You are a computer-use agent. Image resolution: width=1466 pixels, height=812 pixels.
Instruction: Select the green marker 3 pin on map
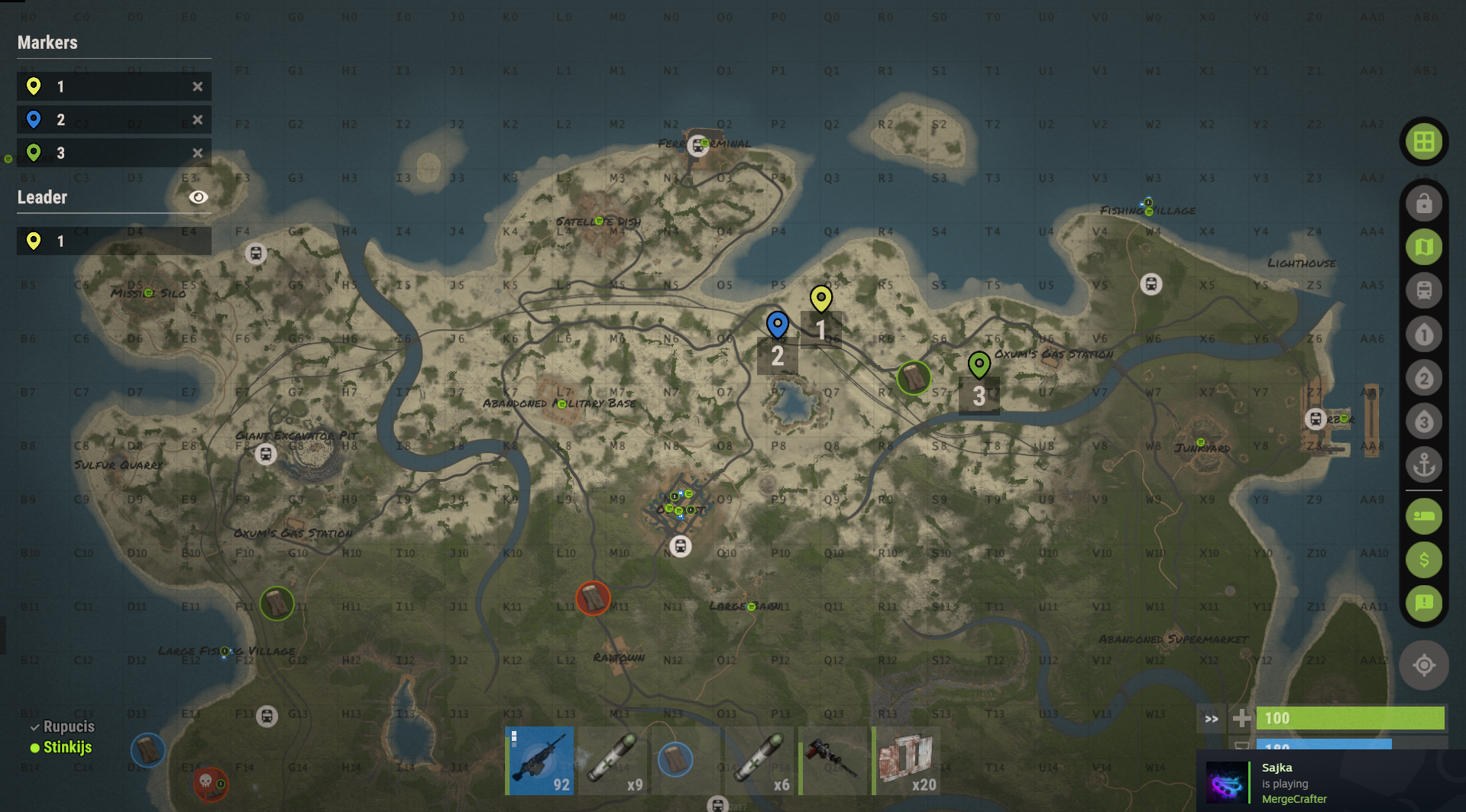pyautogui.click(x=979, y=364)
